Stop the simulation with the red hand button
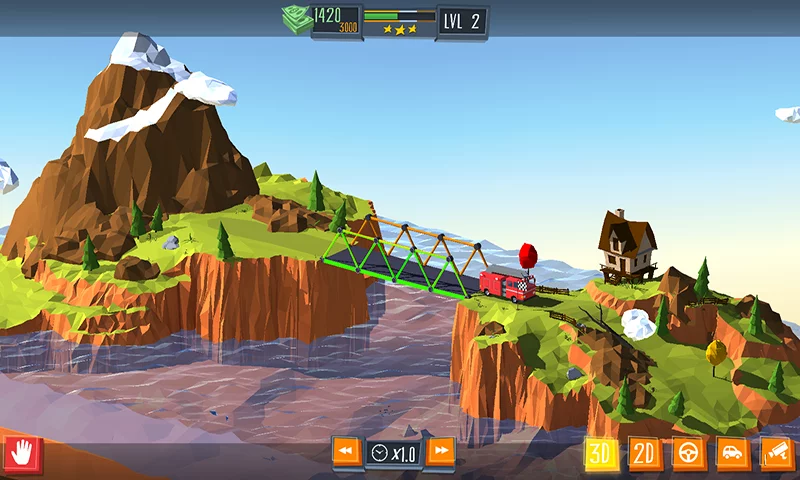Screen dimensions: 800x480 point(22,455)
